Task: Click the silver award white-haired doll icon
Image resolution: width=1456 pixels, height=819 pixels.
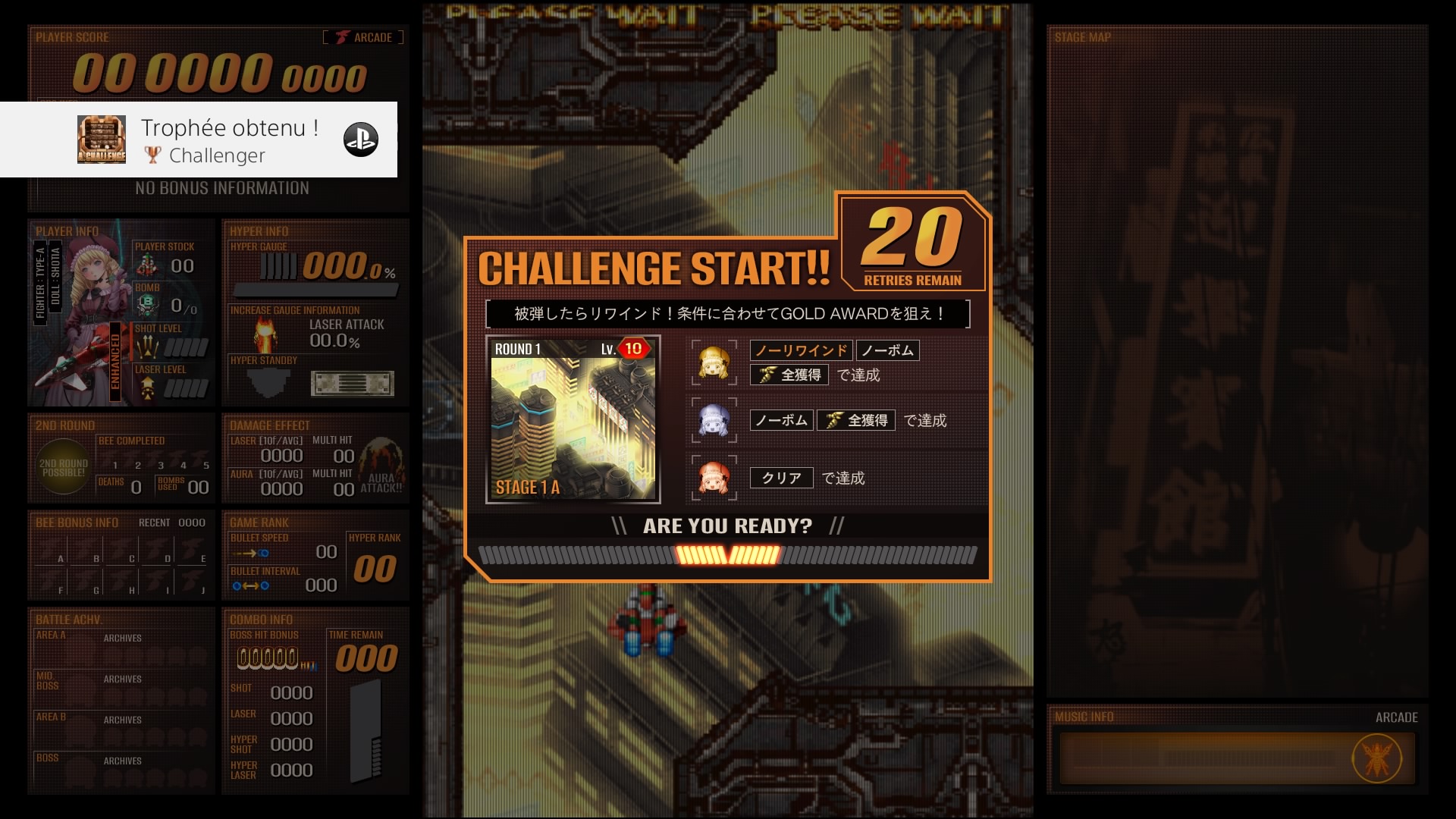Action: pyautogui.click(x=714, y=420)
